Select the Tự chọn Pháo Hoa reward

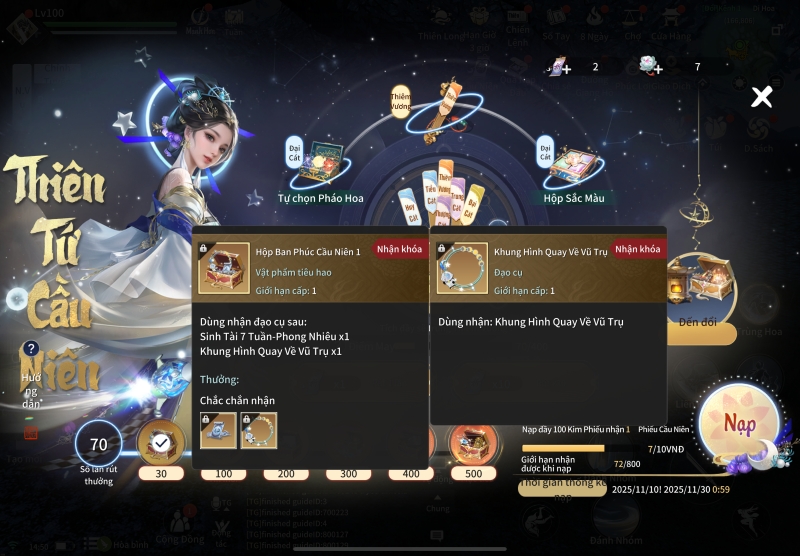coord(320,166)
